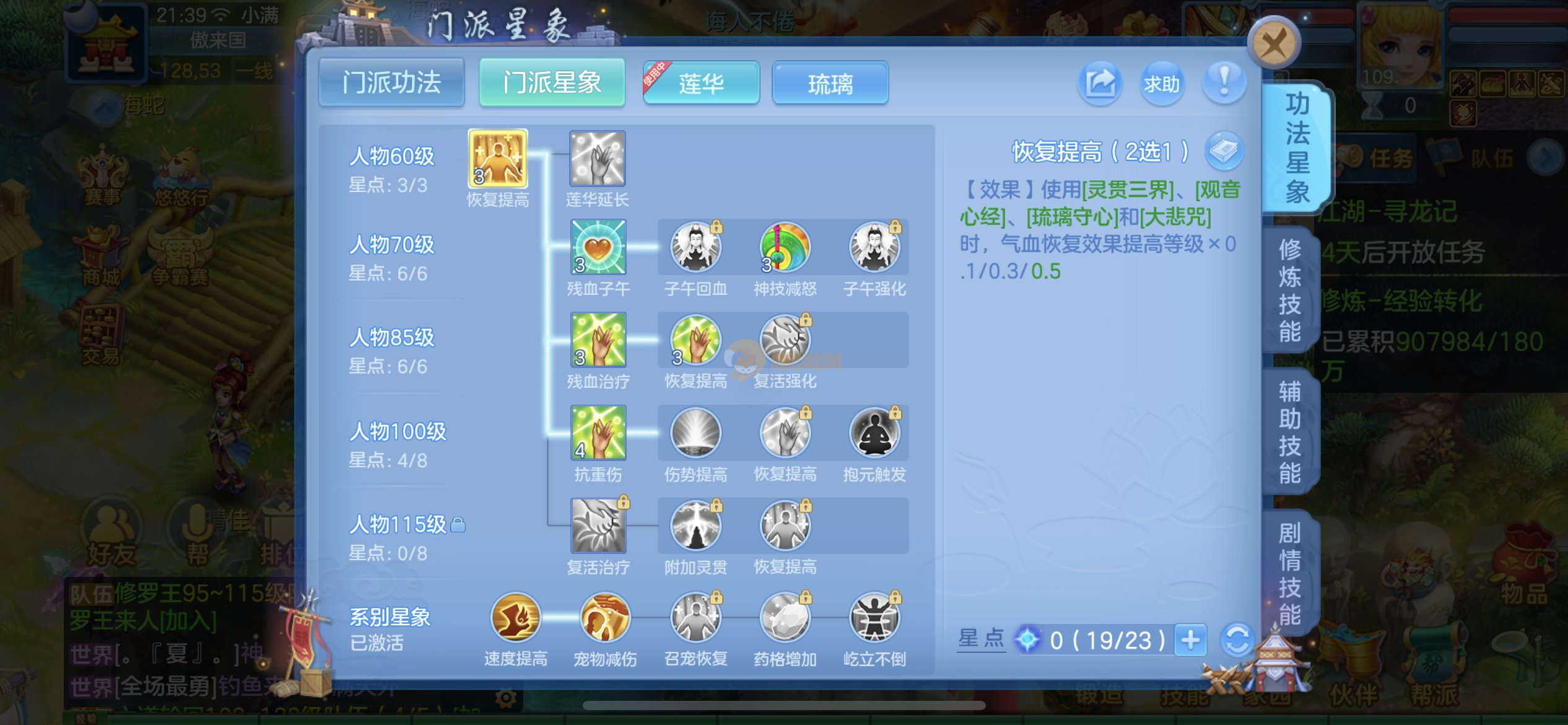The image size is (1568, 725).
Task: Select the 莲华 star chart tab
Action: [701, 83]
